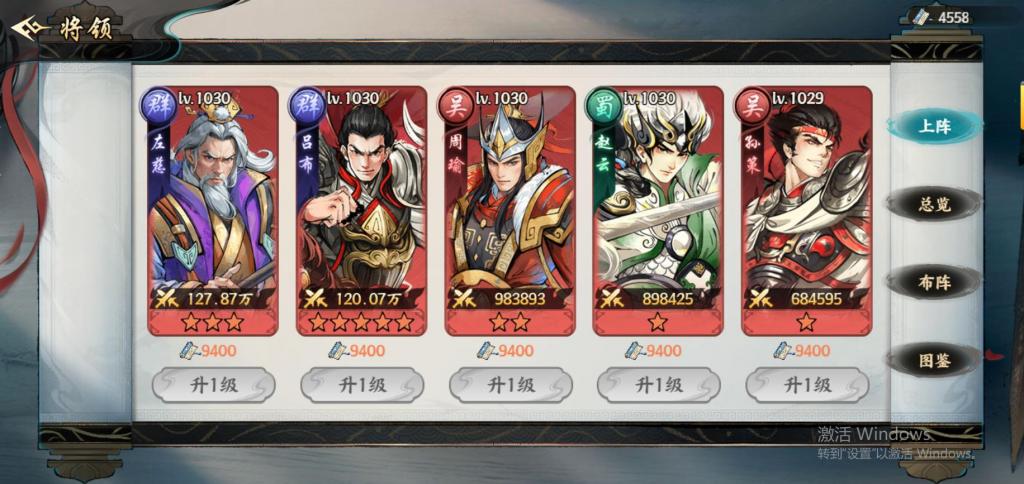1024x484 pixels.
Task: Raise 赵云 one level
Action: [657, 385]
